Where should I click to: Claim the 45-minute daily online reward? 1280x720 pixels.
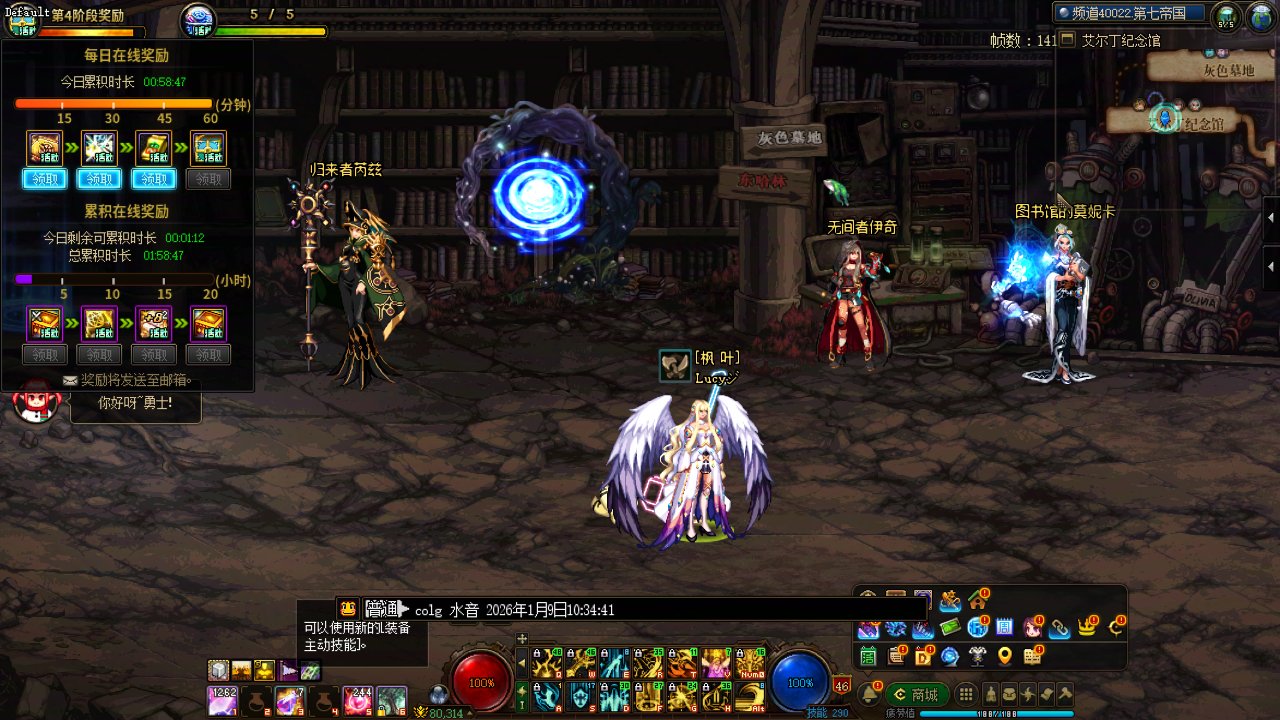pos(154,179)
